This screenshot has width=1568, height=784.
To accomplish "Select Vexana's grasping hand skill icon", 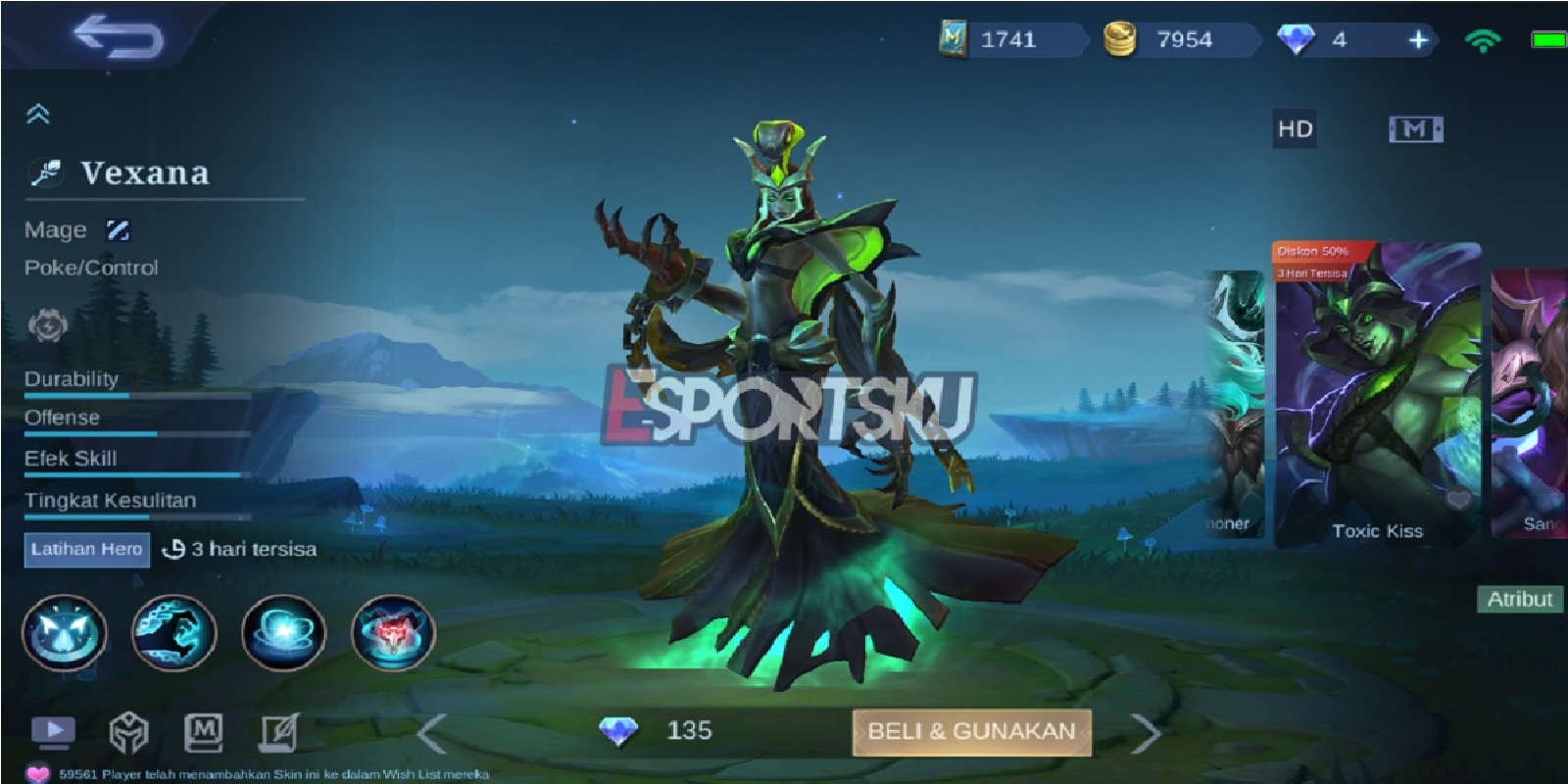I will coord(174,633).
